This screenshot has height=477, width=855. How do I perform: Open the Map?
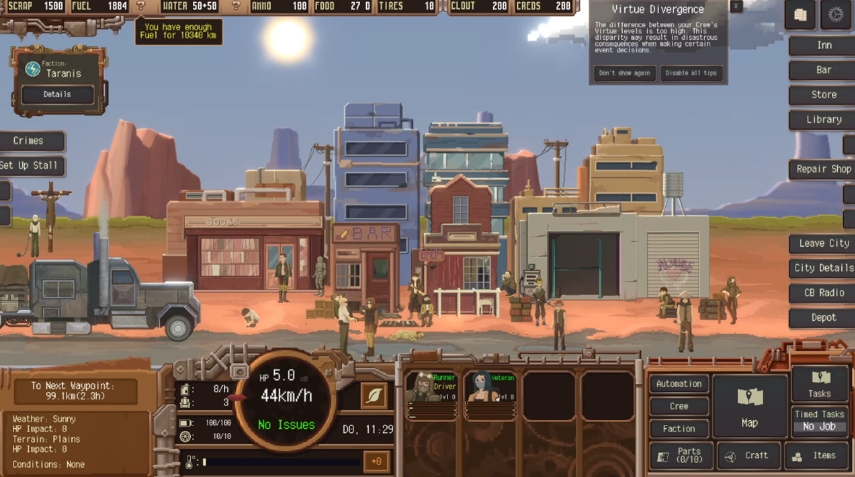coord(750,405)
